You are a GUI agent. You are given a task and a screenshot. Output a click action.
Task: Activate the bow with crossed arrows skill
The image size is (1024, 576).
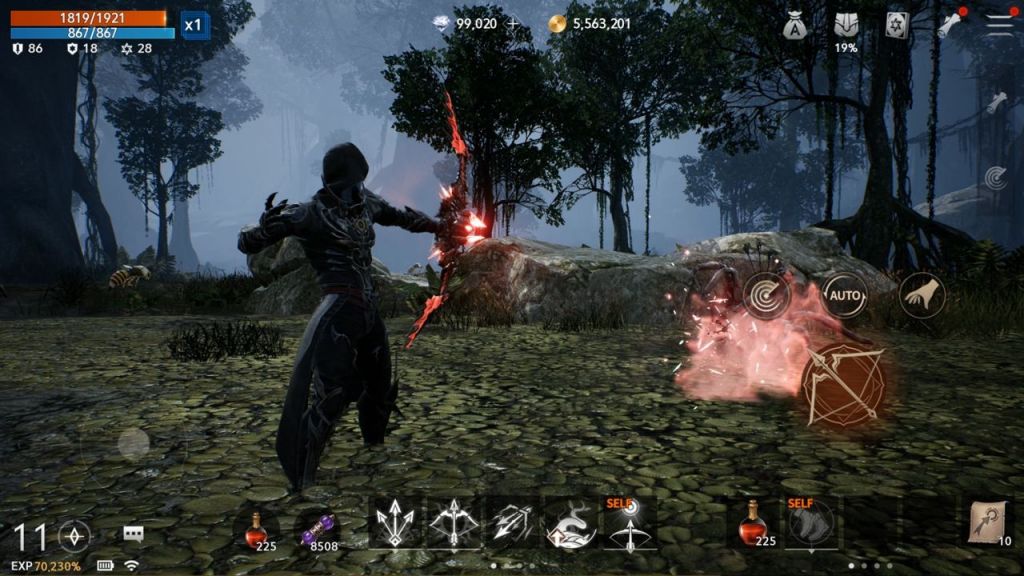tap(453, 524)
